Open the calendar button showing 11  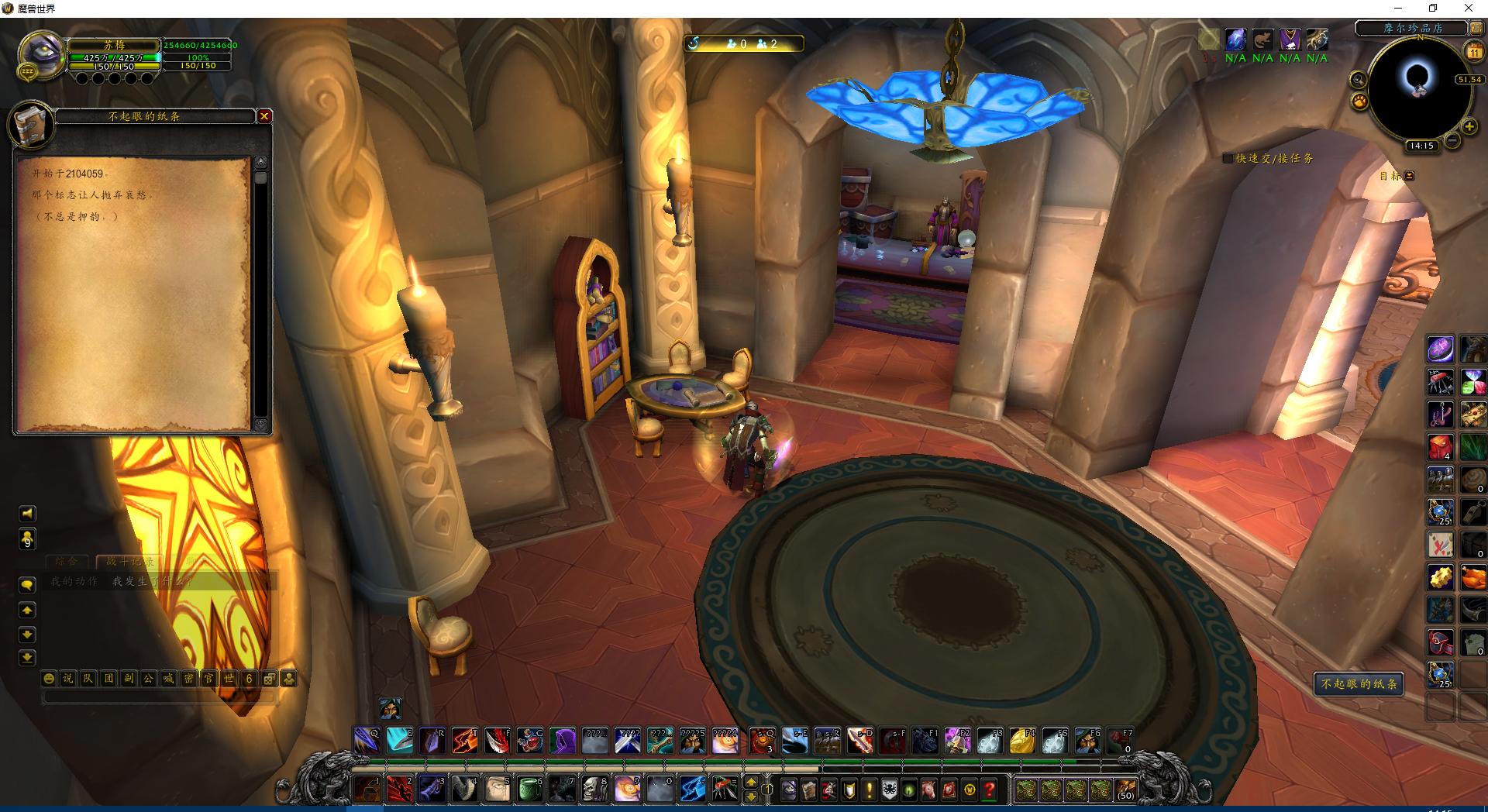coord(1473,52)
